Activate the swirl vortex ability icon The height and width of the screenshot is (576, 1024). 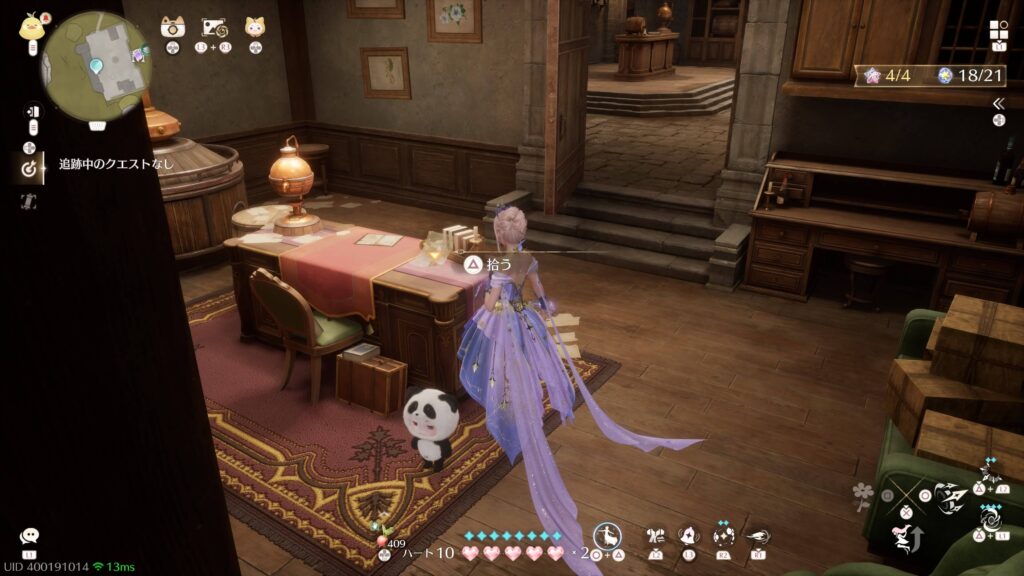(990, 519)
